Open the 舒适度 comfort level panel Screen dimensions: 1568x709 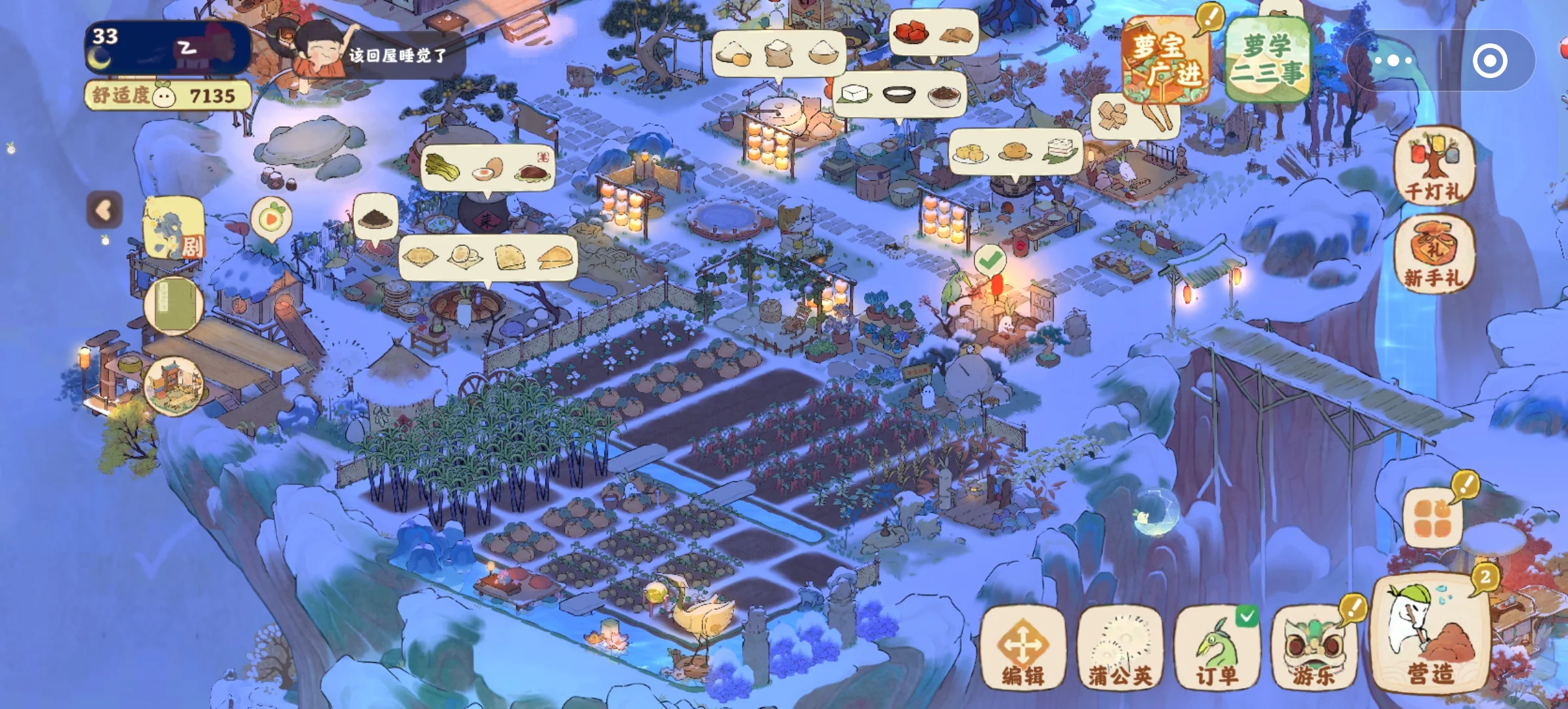tap(167, 96)
